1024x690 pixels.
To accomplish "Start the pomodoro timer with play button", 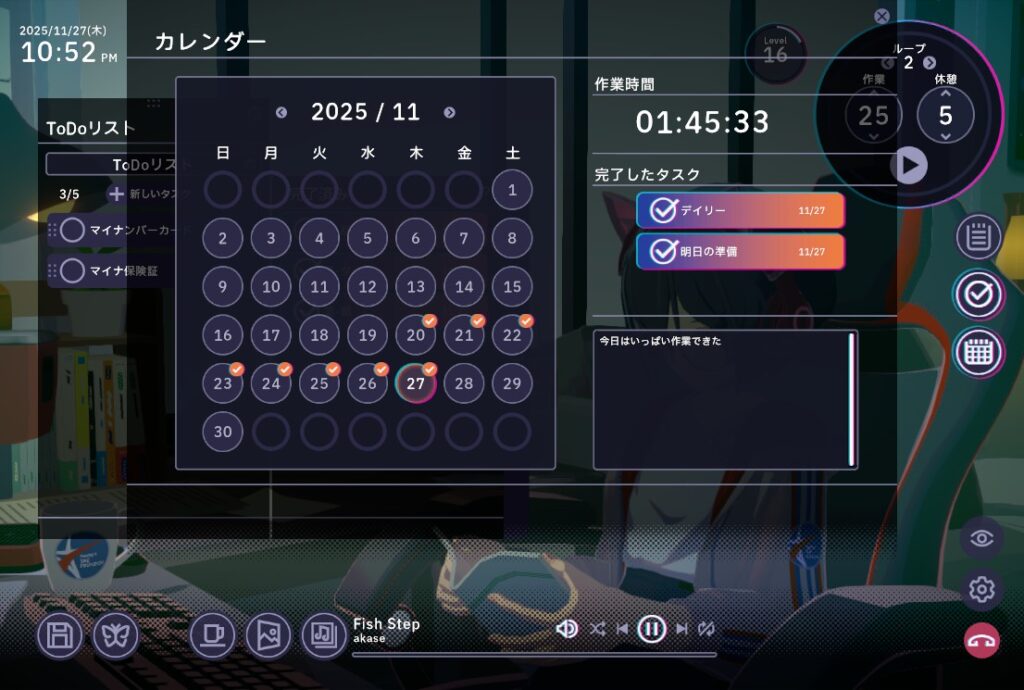I will tap(909, 165).
